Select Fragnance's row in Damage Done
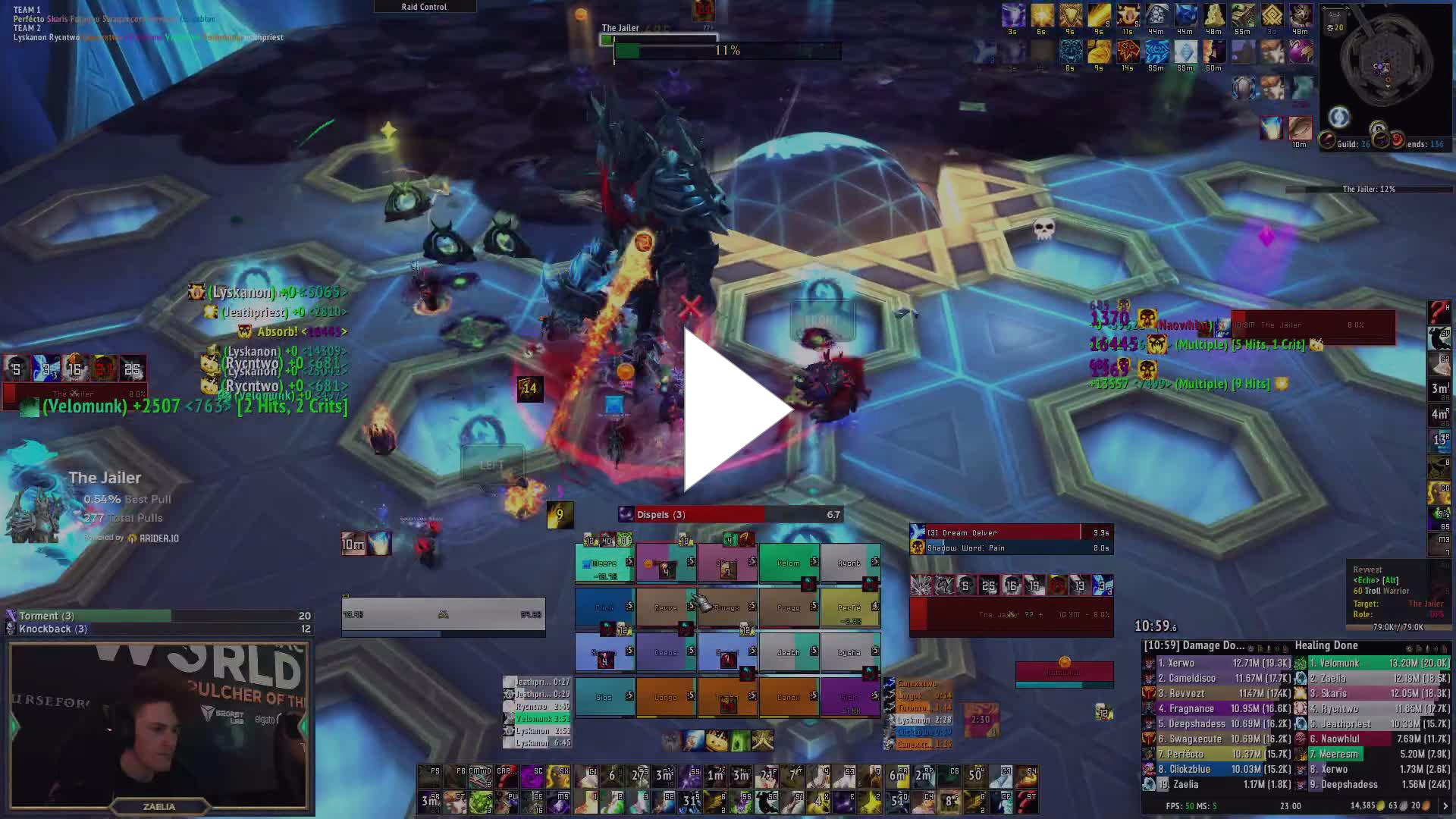The width and height of the screenshot is (1456, 819). [x=1217, y=708]
